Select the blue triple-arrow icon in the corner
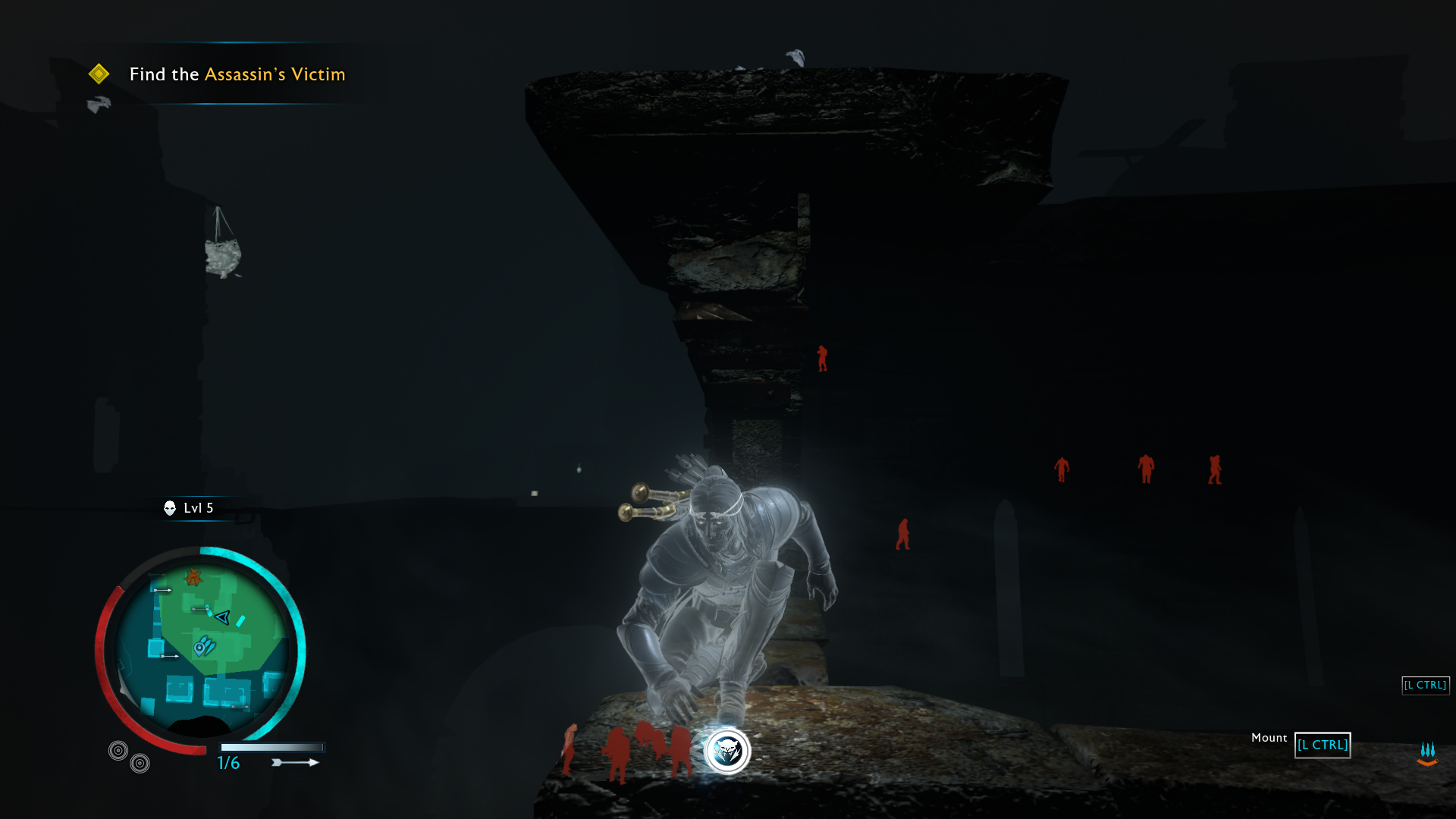The width and height of the screenshot is (1456, 819). tap(1427, 753)
